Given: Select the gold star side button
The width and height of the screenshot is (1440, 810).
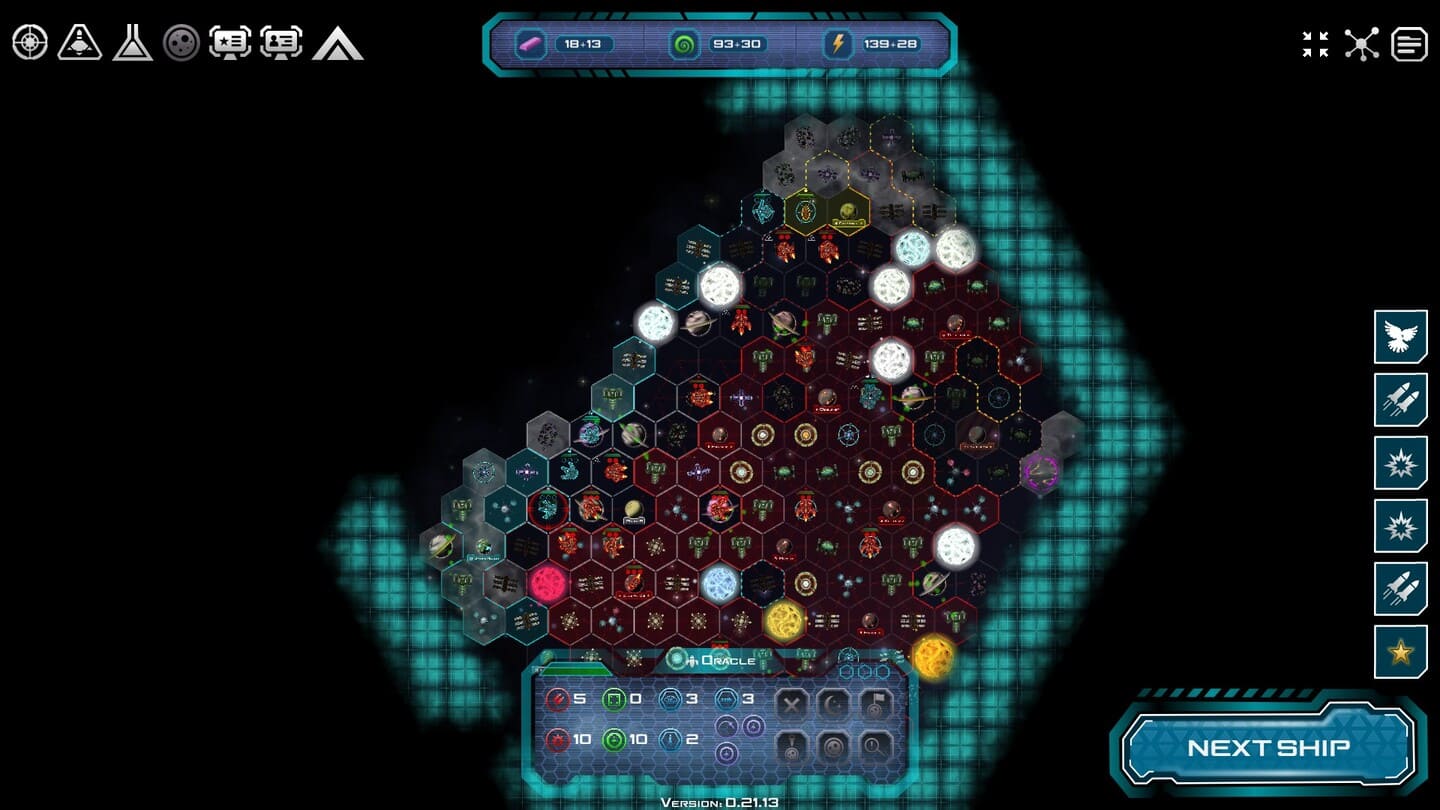Looking at the screenshot, I should pos(1400,652).
